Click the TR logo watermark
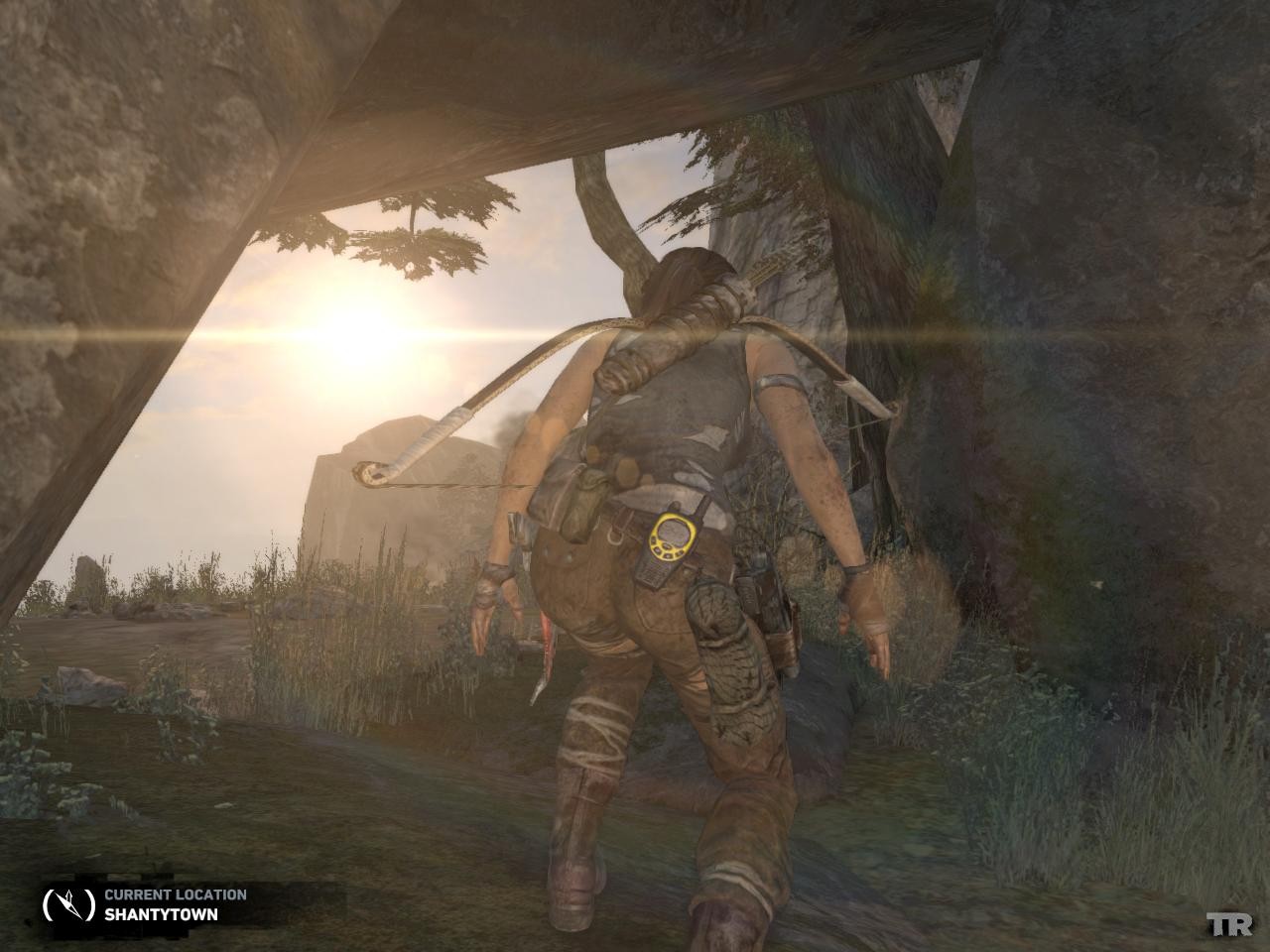 (x=1229, y=925)
